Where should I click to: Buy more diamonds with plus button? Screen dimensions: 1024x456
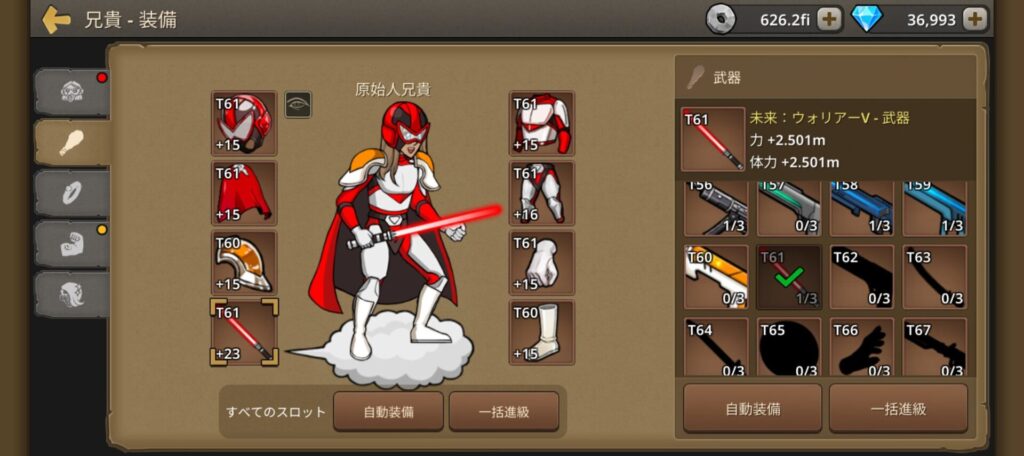point(975,19)
